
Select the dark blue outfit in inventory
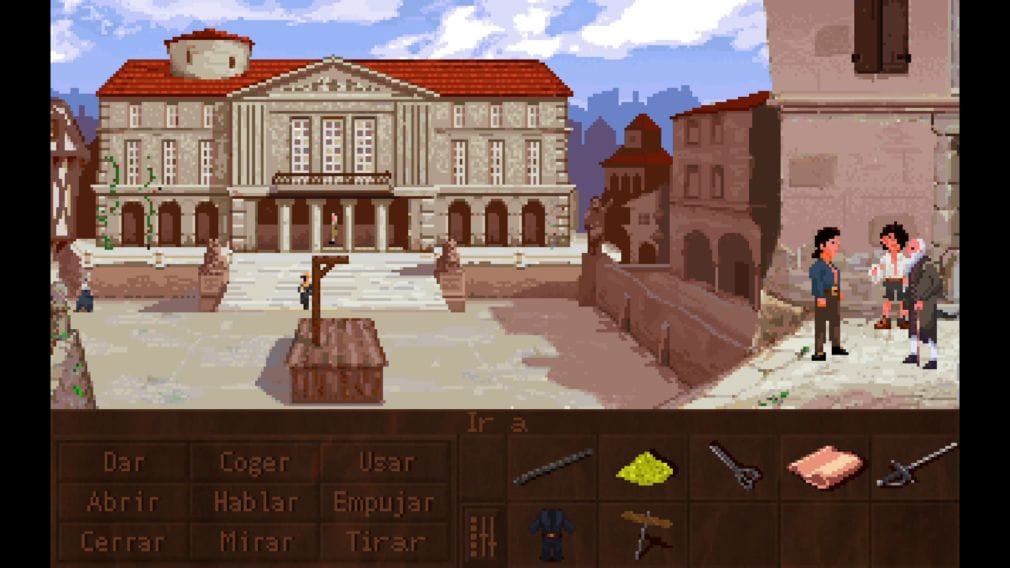click(x=553, y=534)
